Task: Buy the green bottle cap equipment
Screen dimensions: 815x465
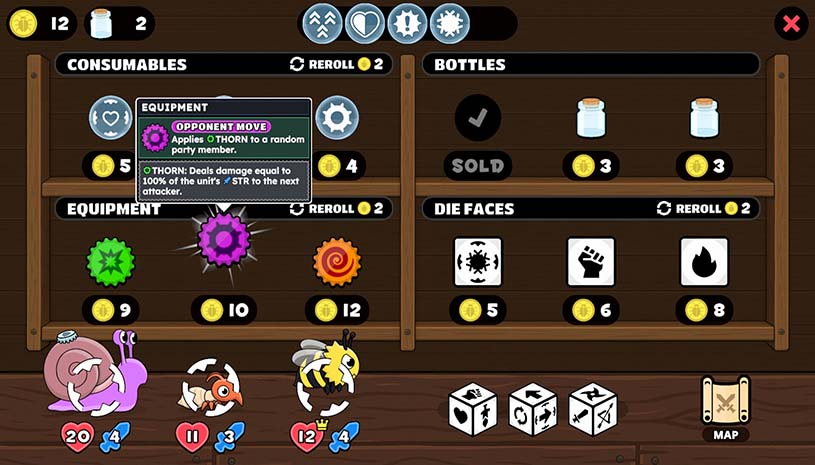Action: pyautogui.click(x=111, y=262)
